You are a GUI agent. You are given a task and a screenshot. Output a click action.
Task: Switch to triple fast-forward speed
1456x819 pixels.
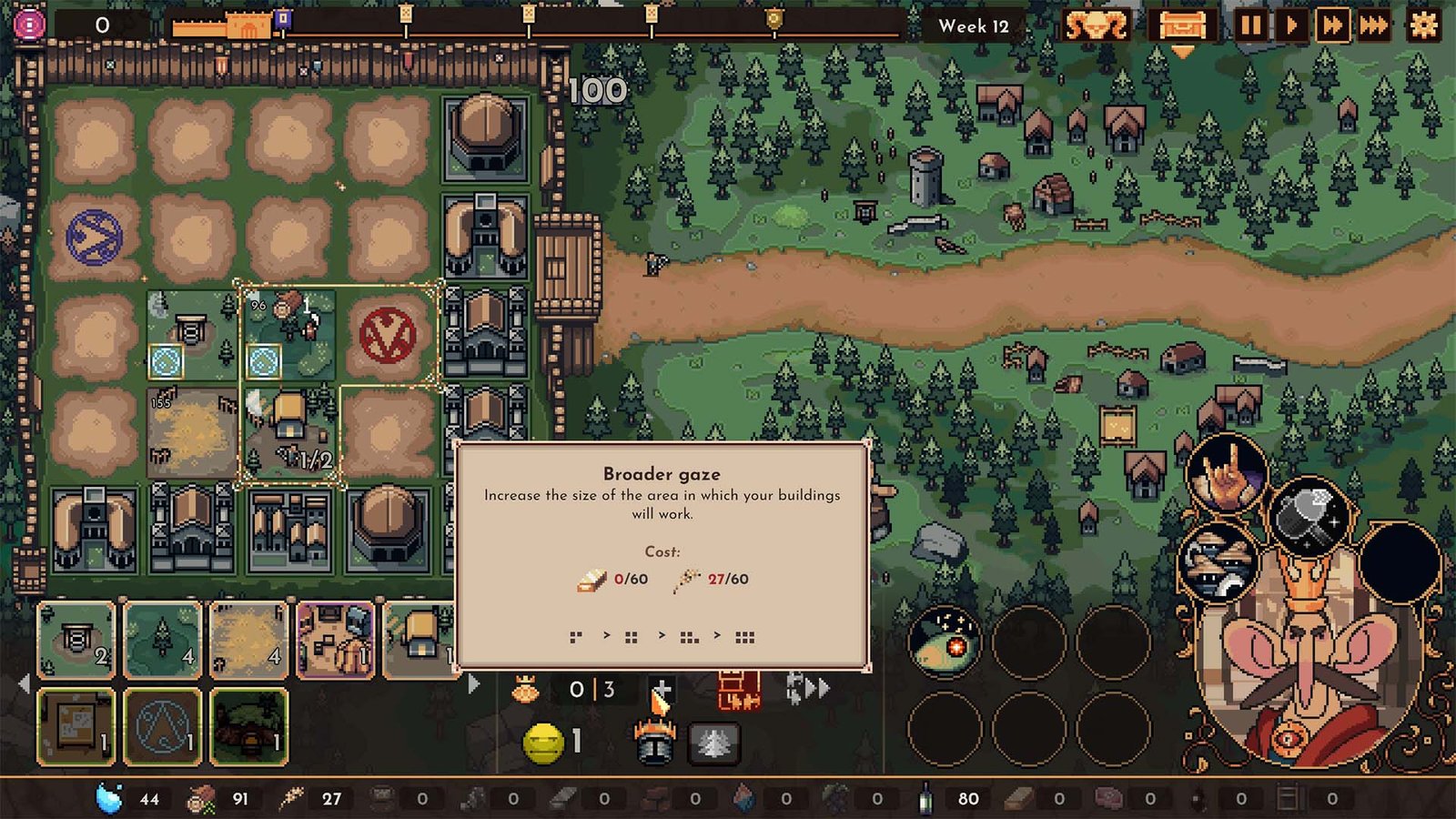pos(1374,25)
